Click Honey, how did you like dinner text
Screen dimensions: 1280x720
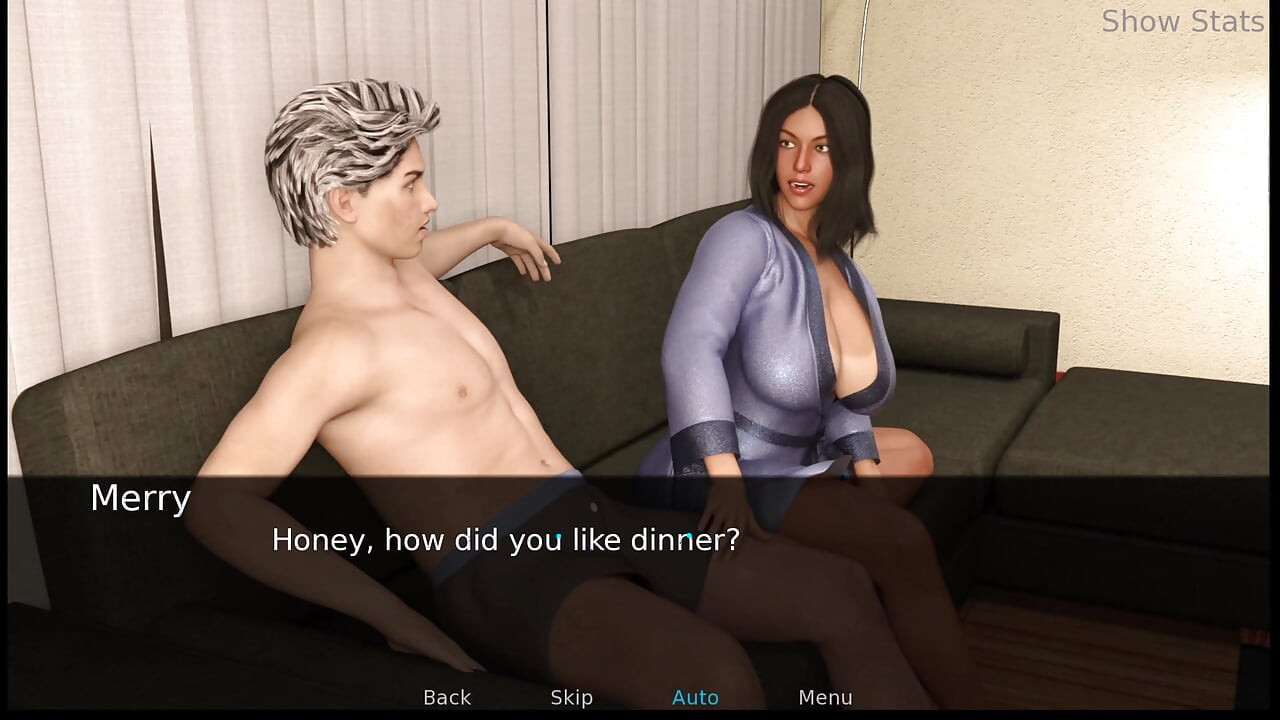pyautogui.click(x=505, y=540)
